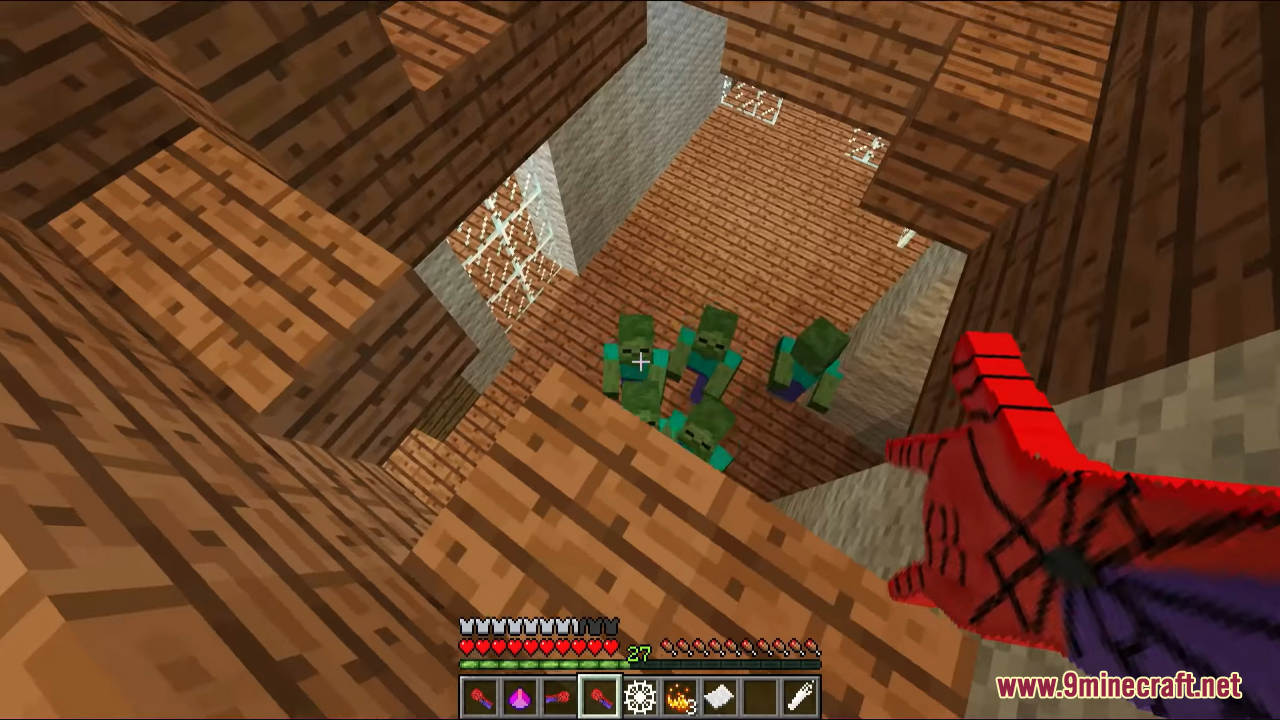The height and width of the screenshot is (720, 1280).
Task: Click the leftmost heart in the health bar
Action: [464, 645]
